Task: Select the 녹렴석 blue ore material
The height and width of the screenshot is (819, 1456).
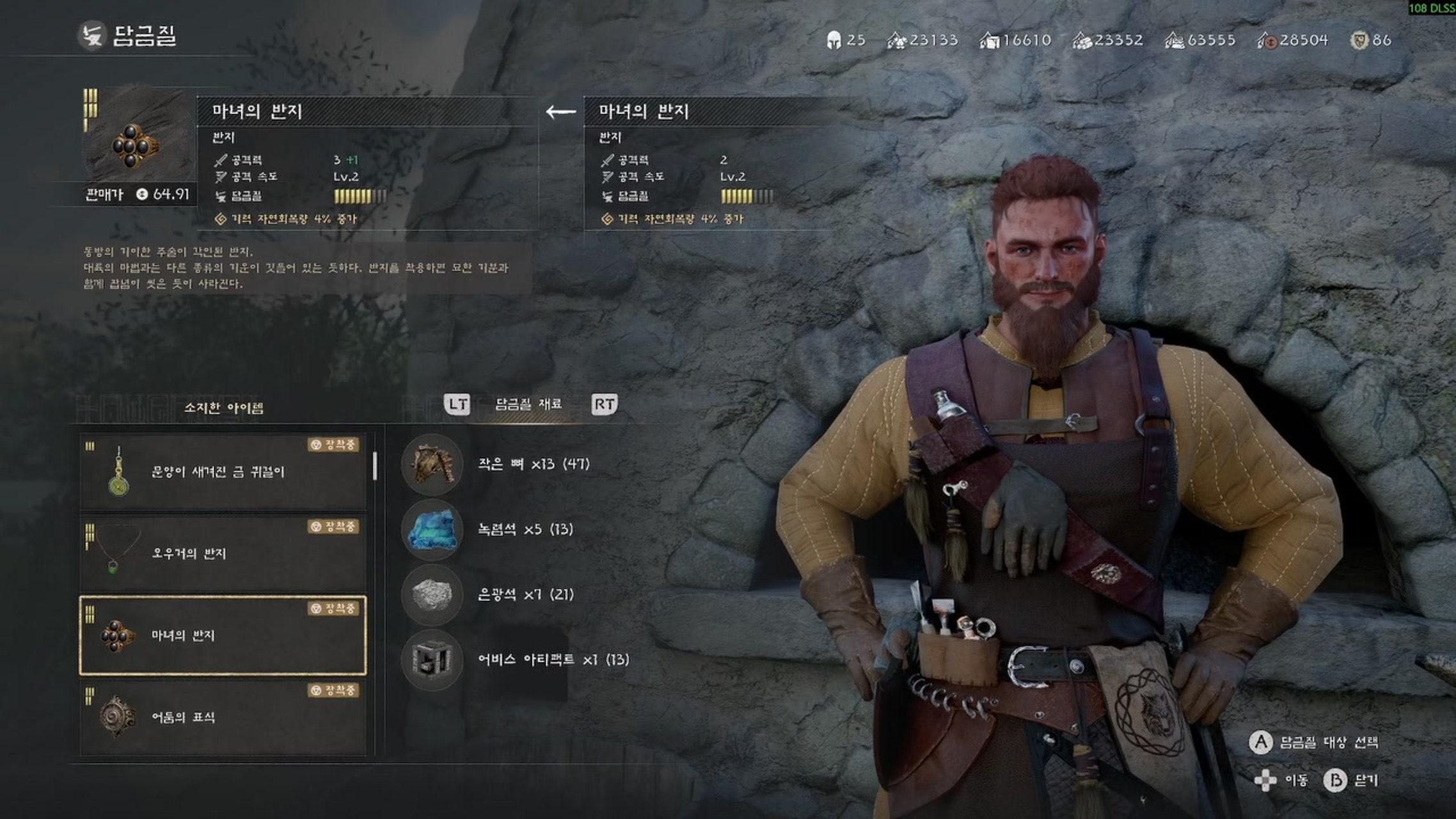Action: coord(432,530)
